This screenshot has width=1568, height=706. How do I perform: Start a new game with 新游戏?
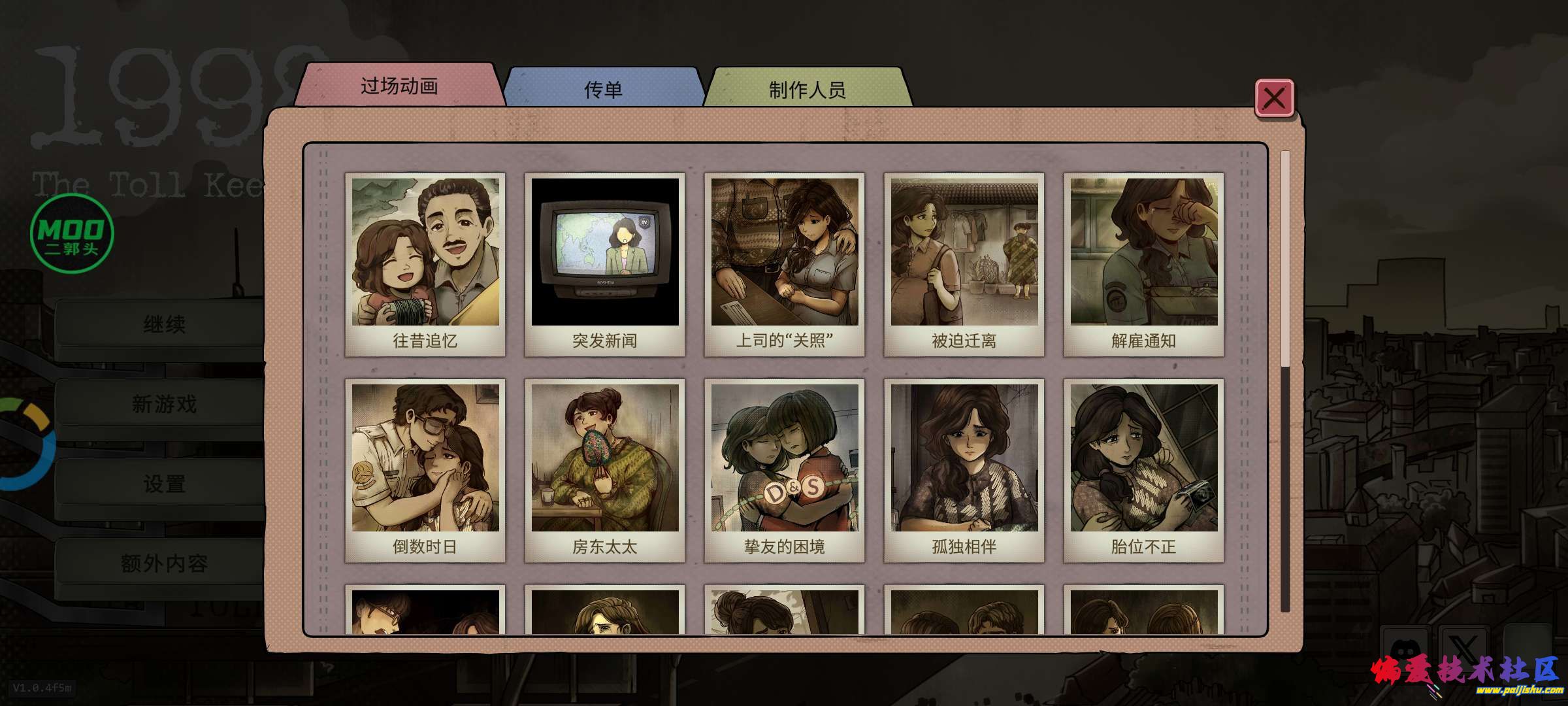click(164, 405)
